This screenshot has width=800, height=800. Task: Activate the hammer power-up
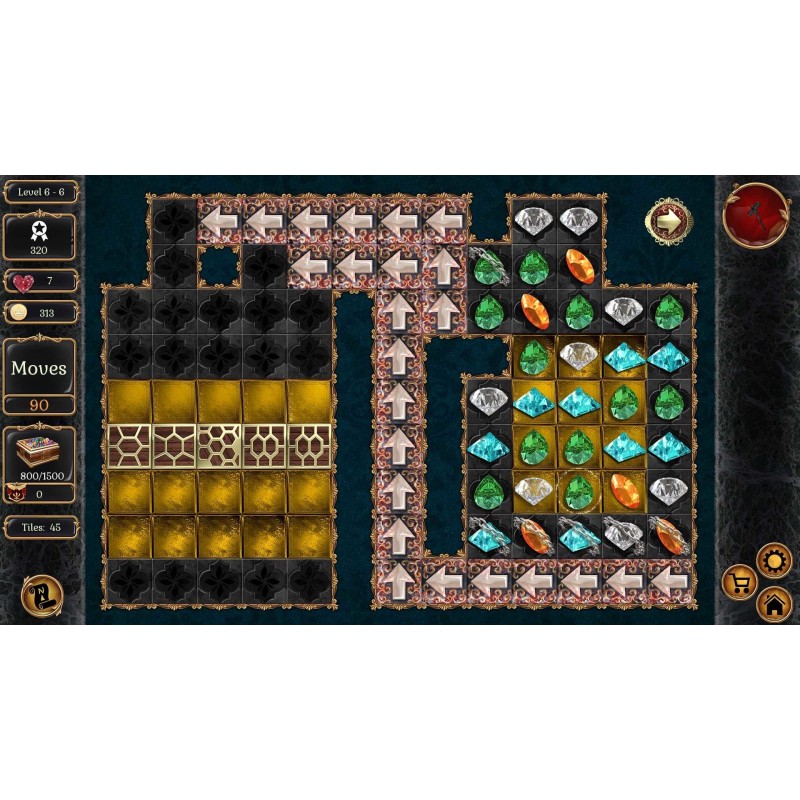[756, 215]
